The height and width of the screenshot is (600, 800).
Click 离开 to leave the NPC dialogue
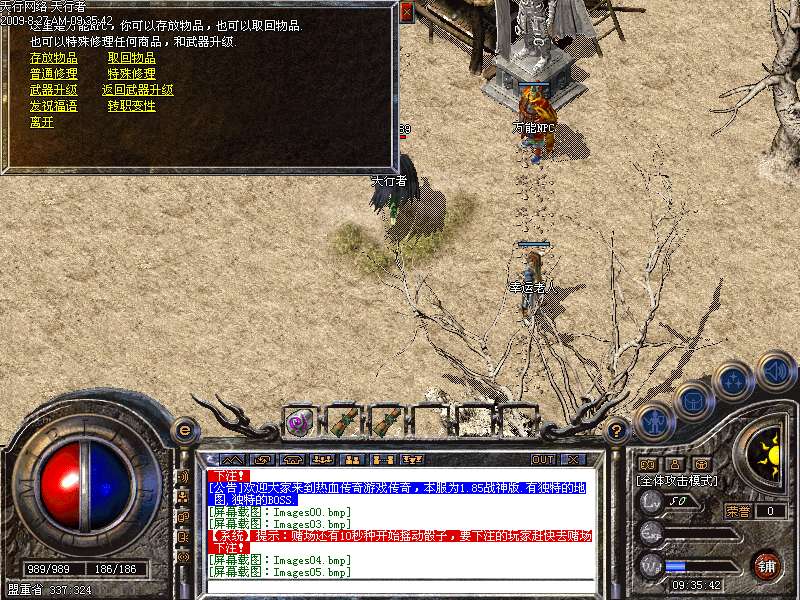42,122
